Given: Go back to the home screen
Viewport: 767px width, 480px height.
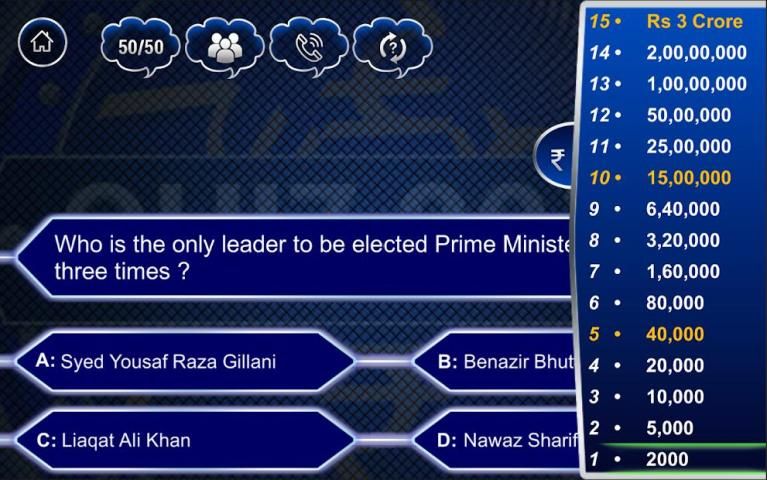Looking at the screenshot, I should [x=42, y=44].
